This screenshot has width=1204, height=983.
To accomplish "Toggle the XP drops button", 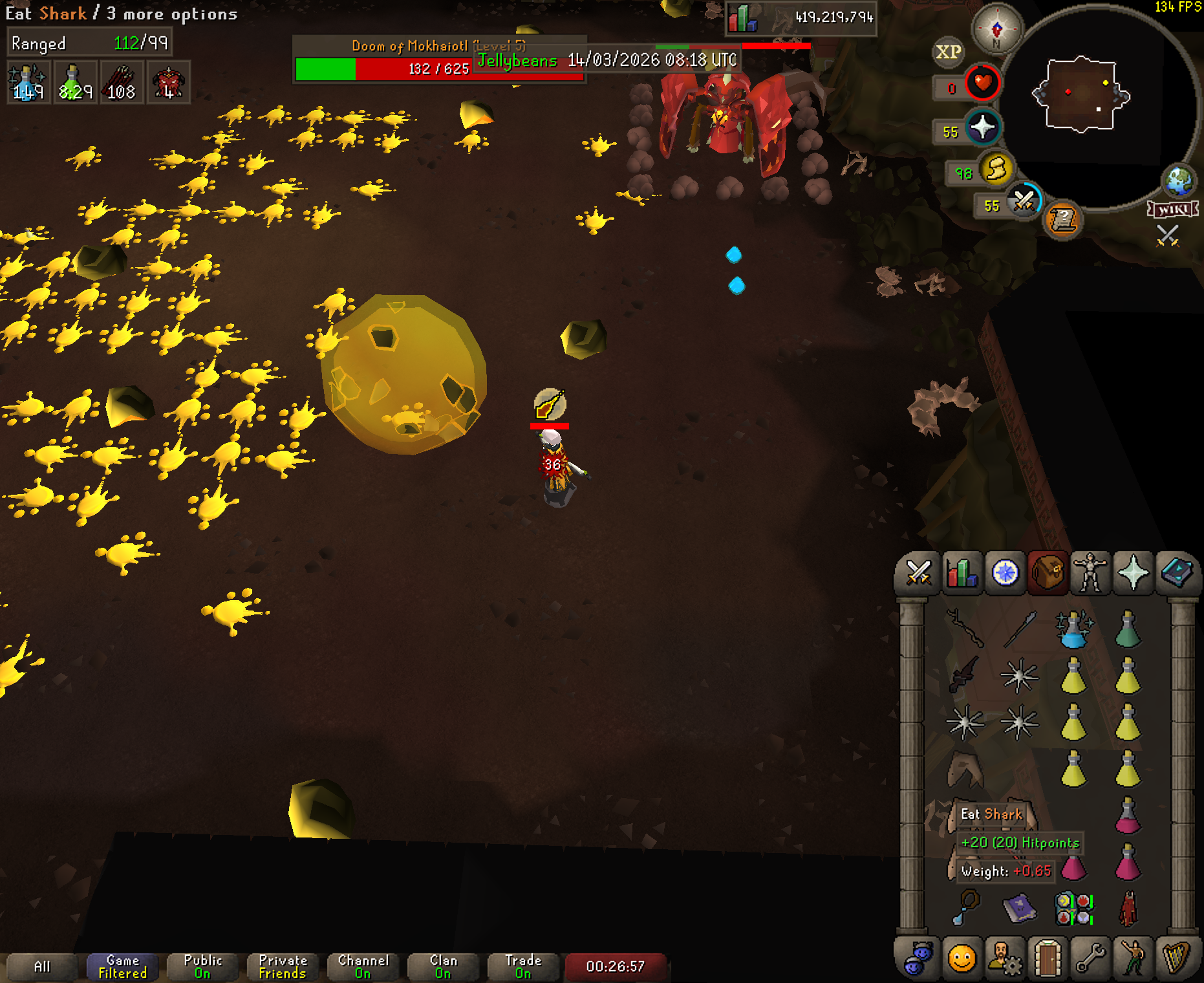I will point(948,52).
